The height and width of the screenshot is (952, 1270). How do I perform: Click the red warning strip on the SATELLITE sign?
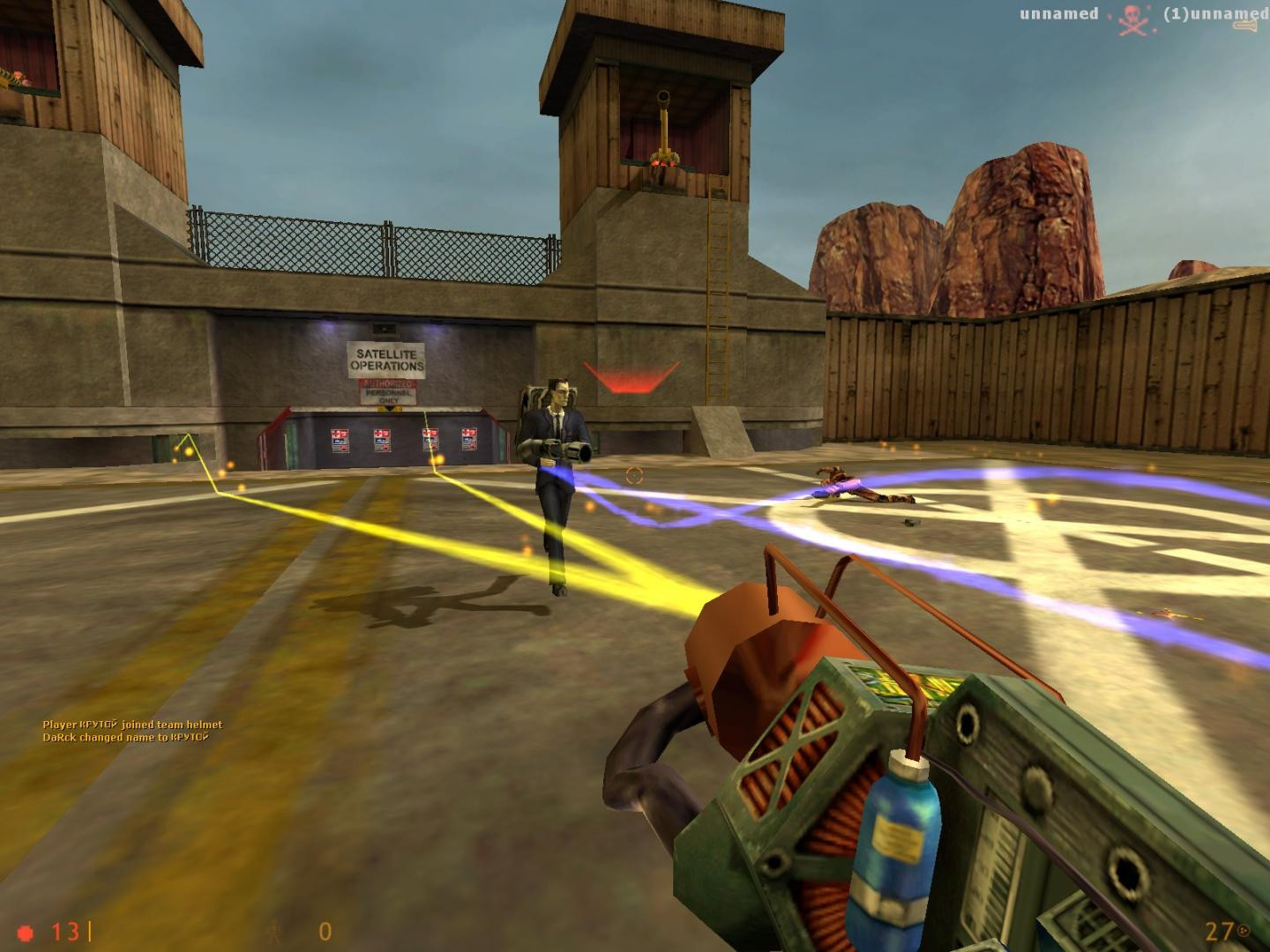point(388,385)
